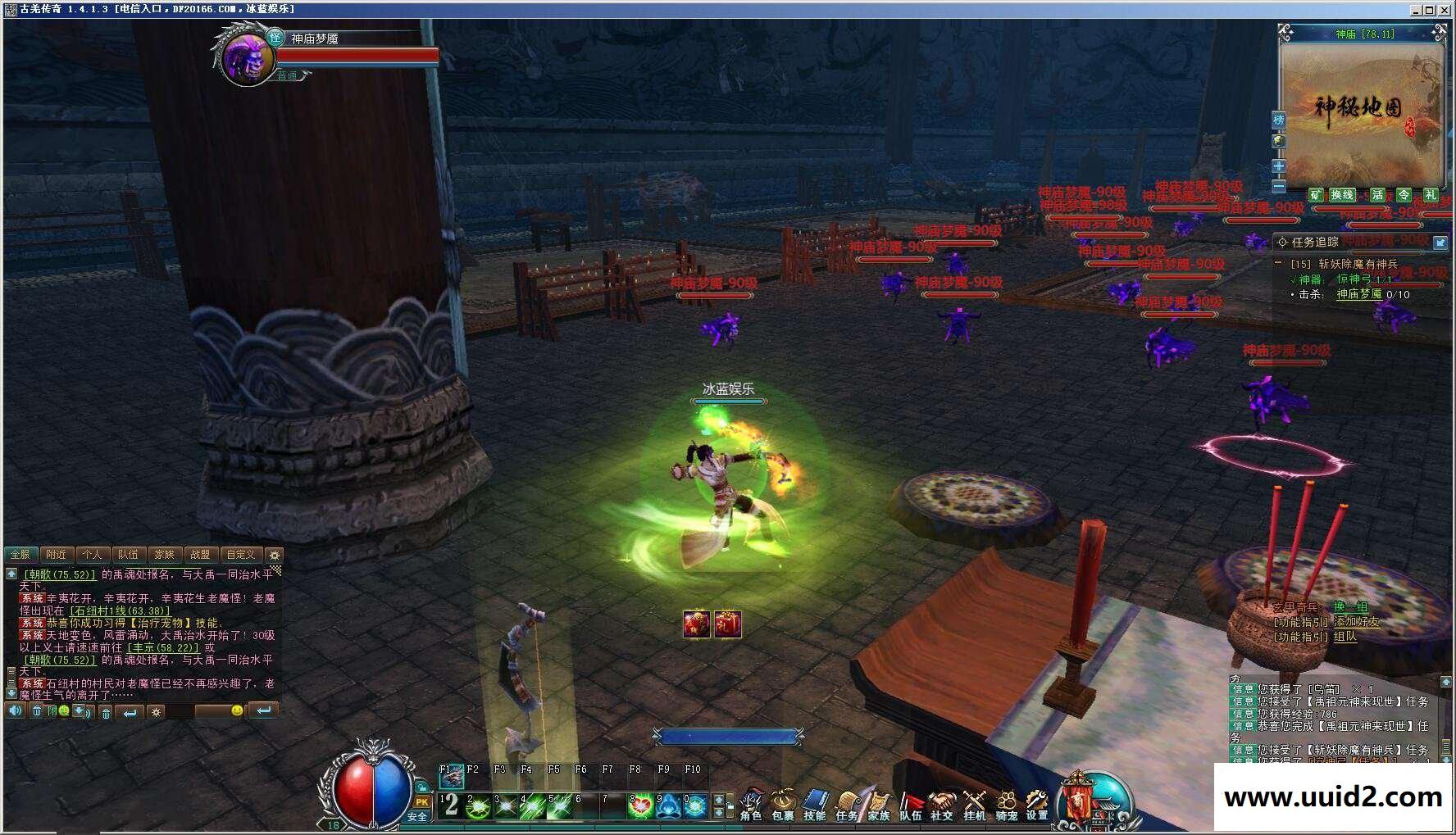Switch chat to the 队伍 team tab
This screenshot has height=835, width=1456.
[x=128, y=555]
